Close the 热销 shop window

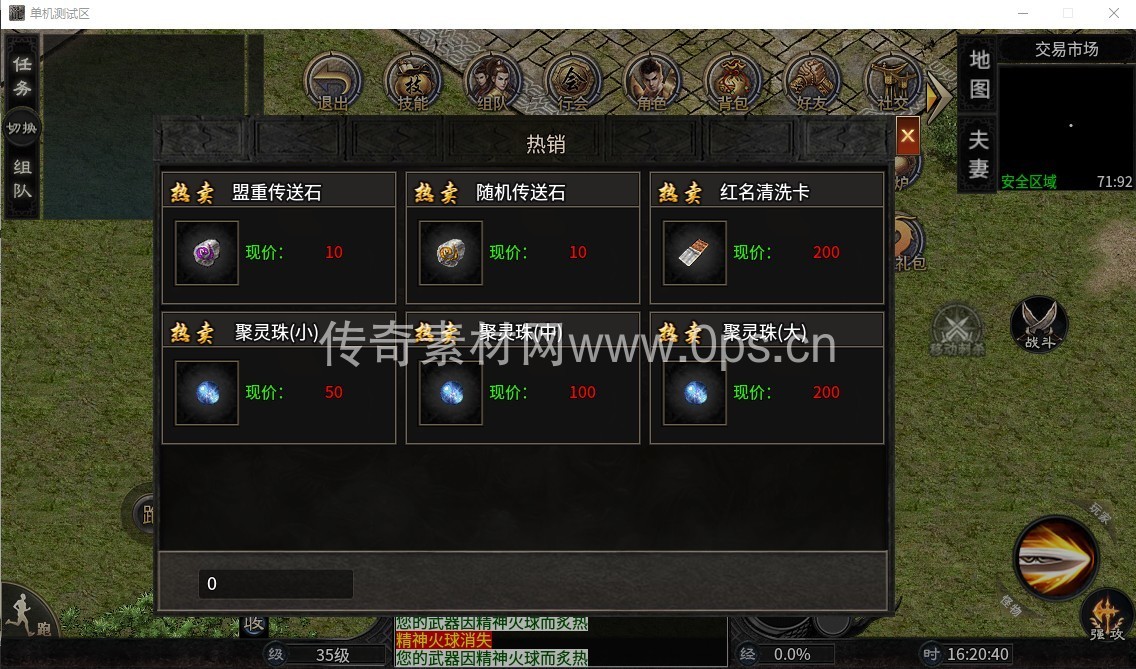point(907,135)
